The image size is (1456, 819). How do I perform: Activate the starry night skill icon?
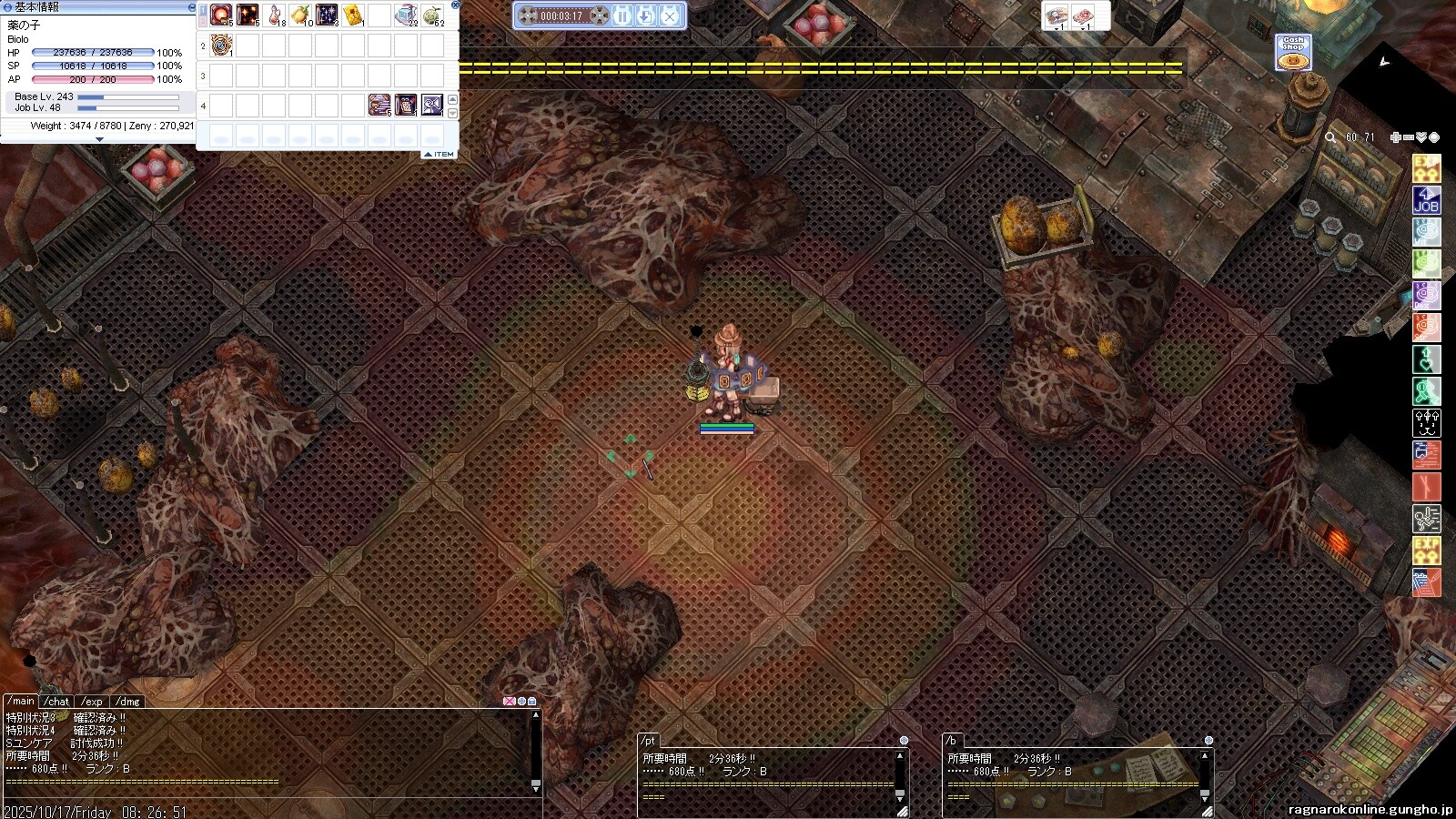[327, 15]
